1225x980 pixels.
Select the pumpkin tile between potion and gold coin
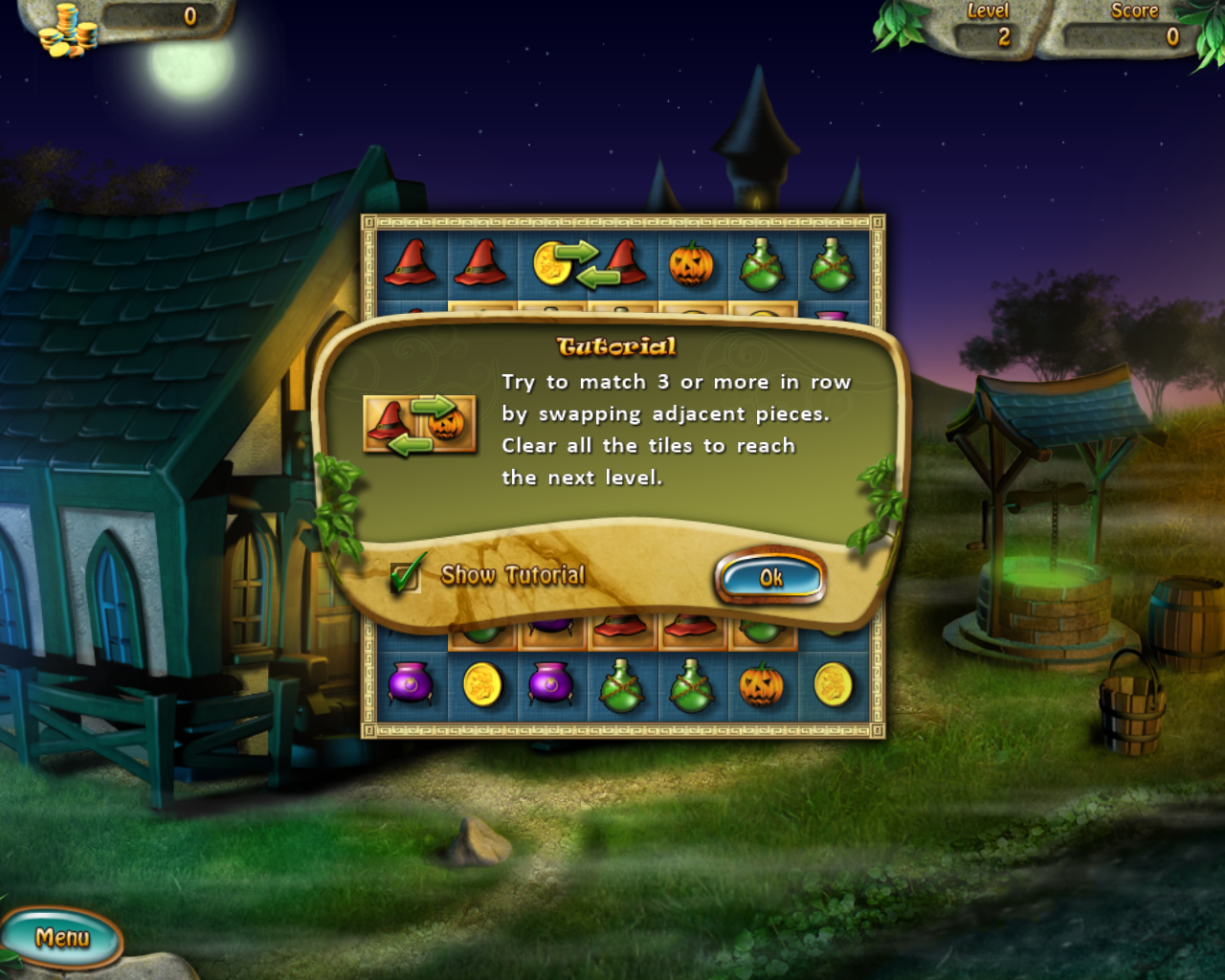point(762,685)
